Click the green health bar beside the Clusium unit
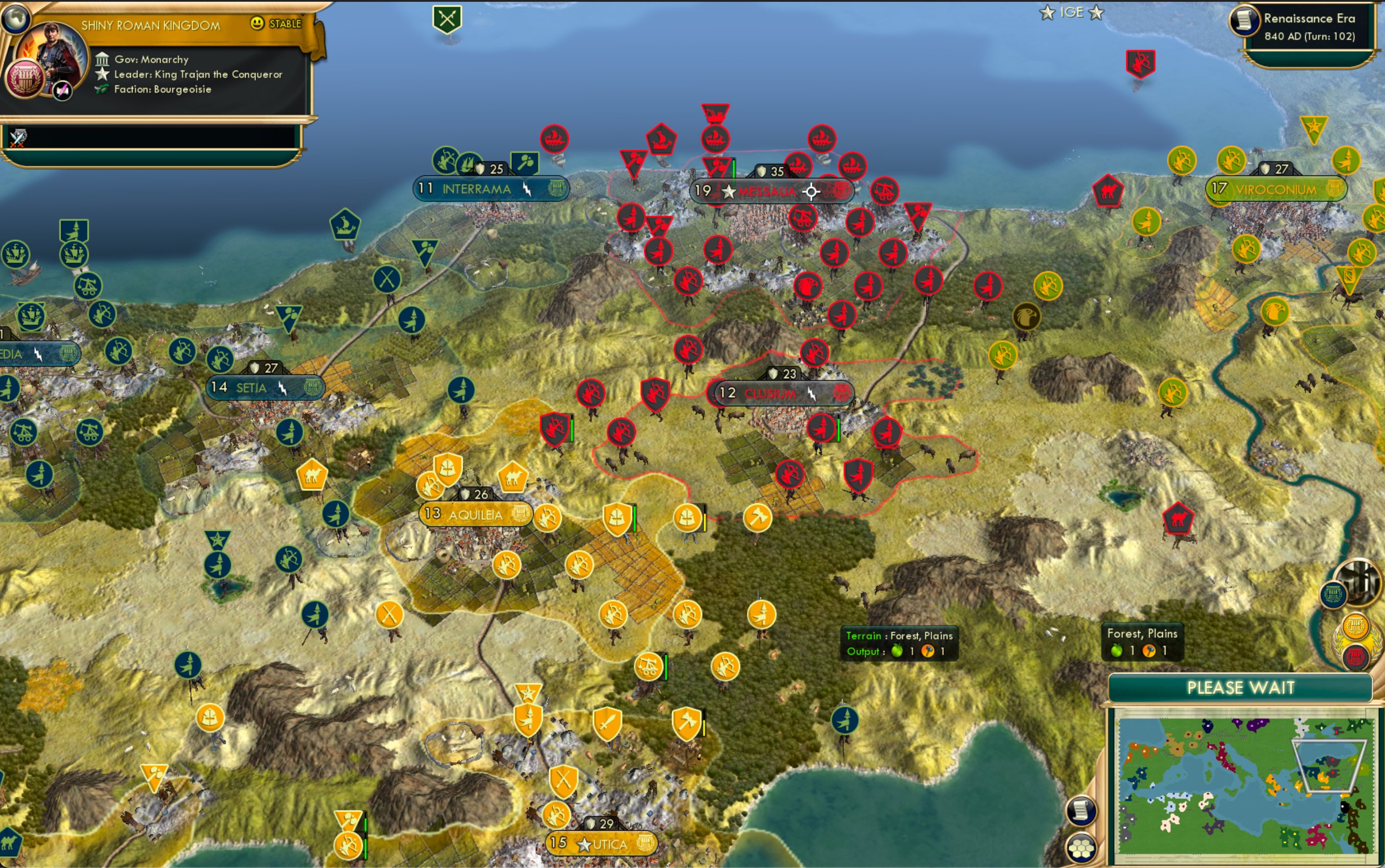This screenshot has height=868, width=1385. coord(839,429)
